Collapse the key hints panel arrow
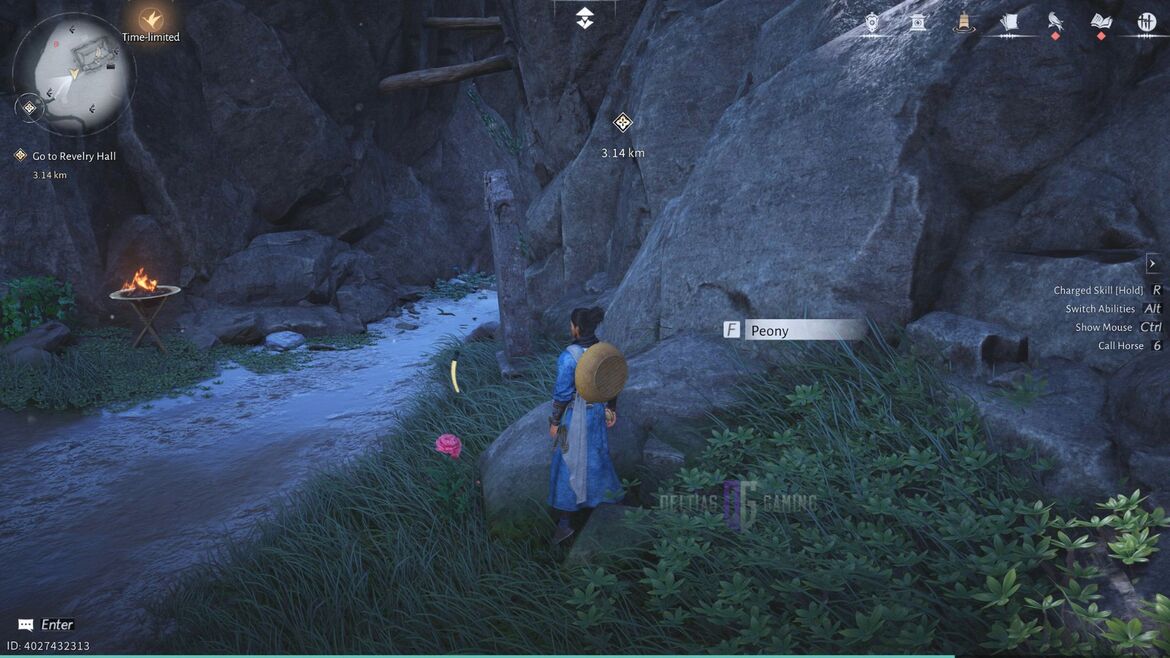This screenshot has height=658, width=1170. [1152, 264]
